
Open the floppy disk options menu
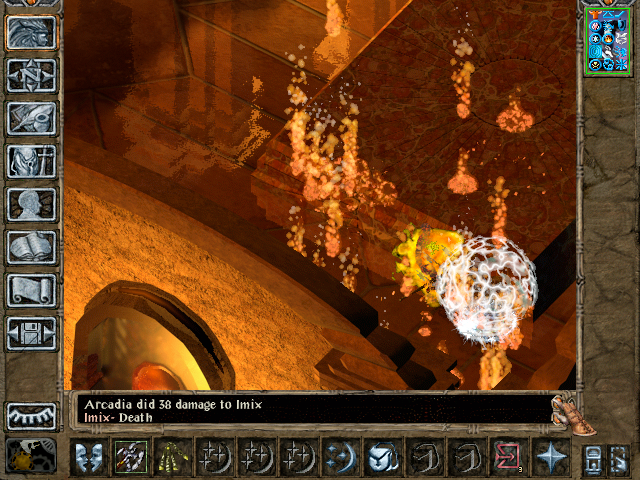(x=31, y=333)
